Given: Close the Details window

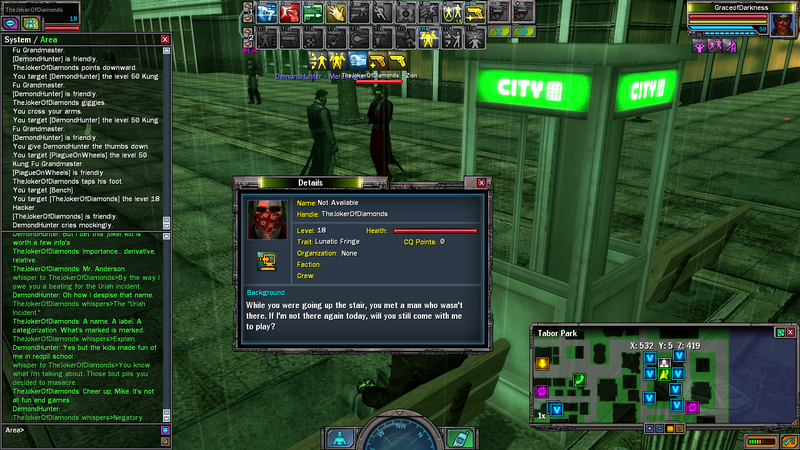Looking at the screenshot, I should [x=481, y=183].
